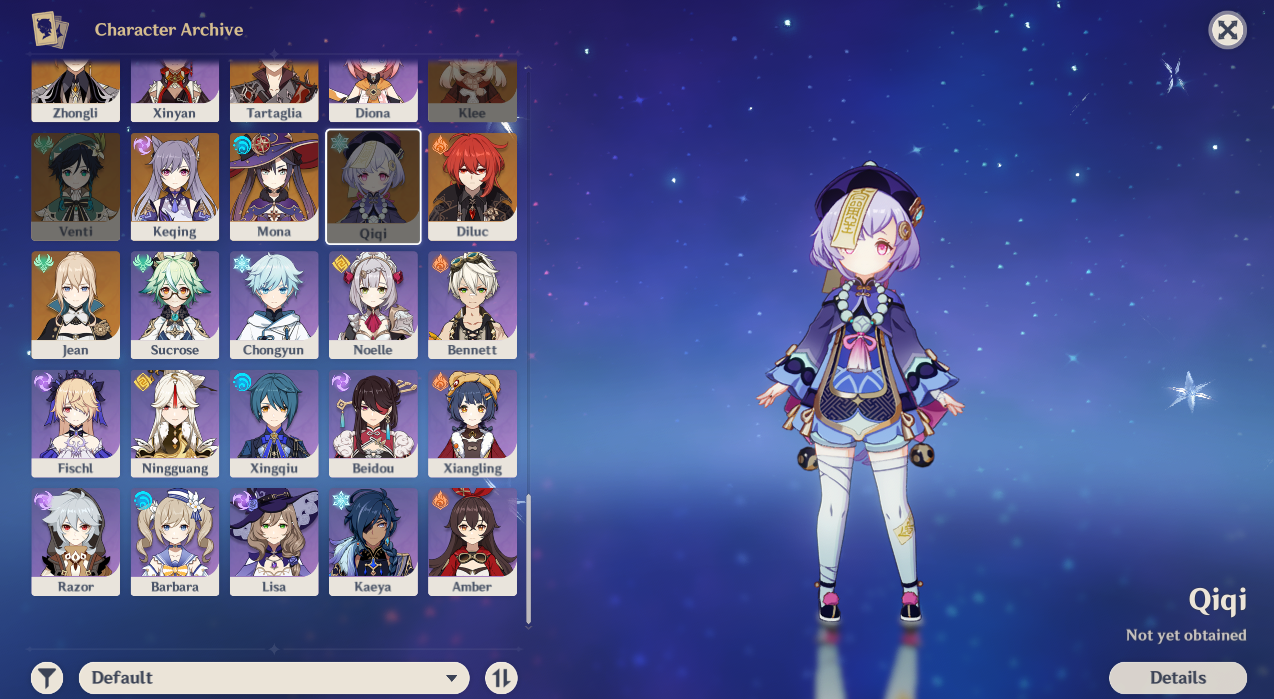
Task: Choose the Keqing character portrait
Action: point(175,186)
